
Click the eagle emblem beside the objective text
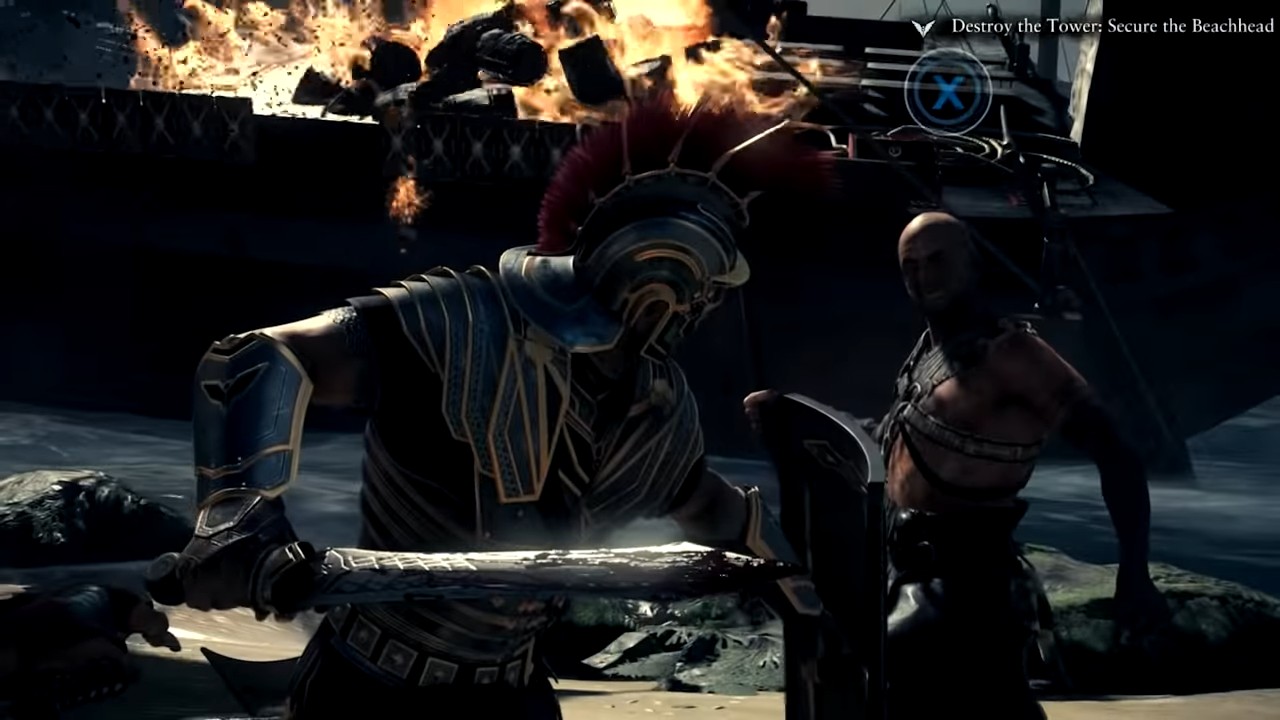pyautogui.click(x=923, y=29)
